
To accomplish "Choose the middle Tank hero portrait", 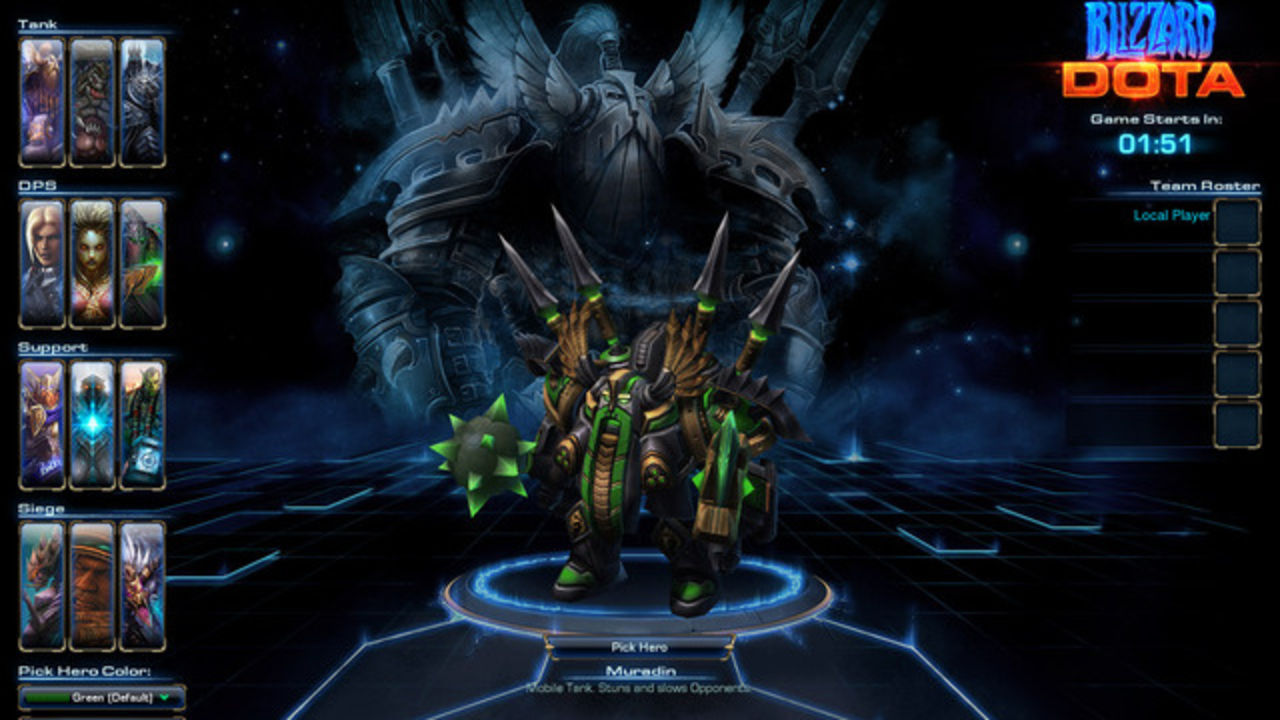I will click(x=90, y=100).
